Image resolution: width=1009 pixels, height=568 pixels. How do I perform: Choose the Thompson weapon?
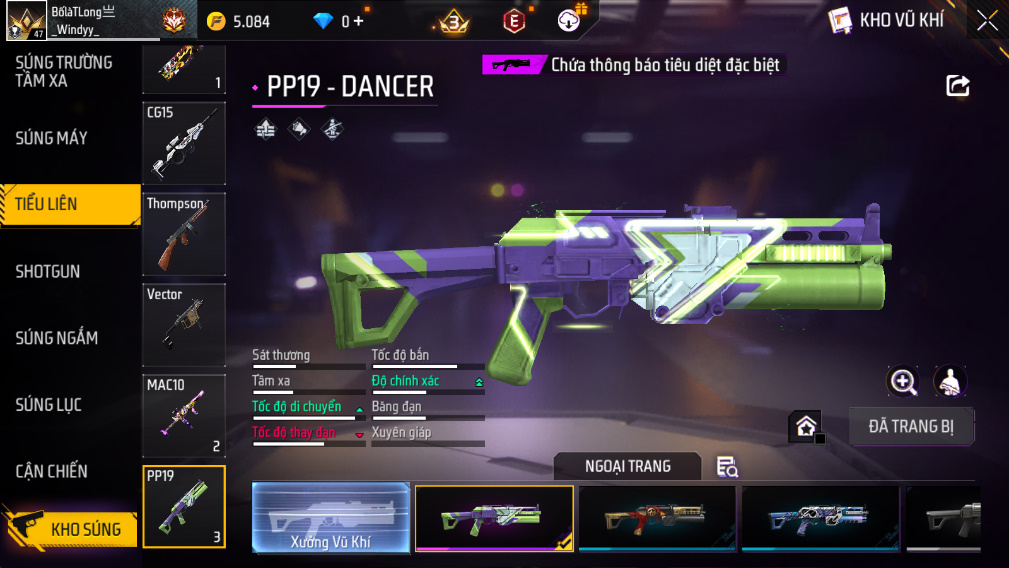[x=184, y=234]
